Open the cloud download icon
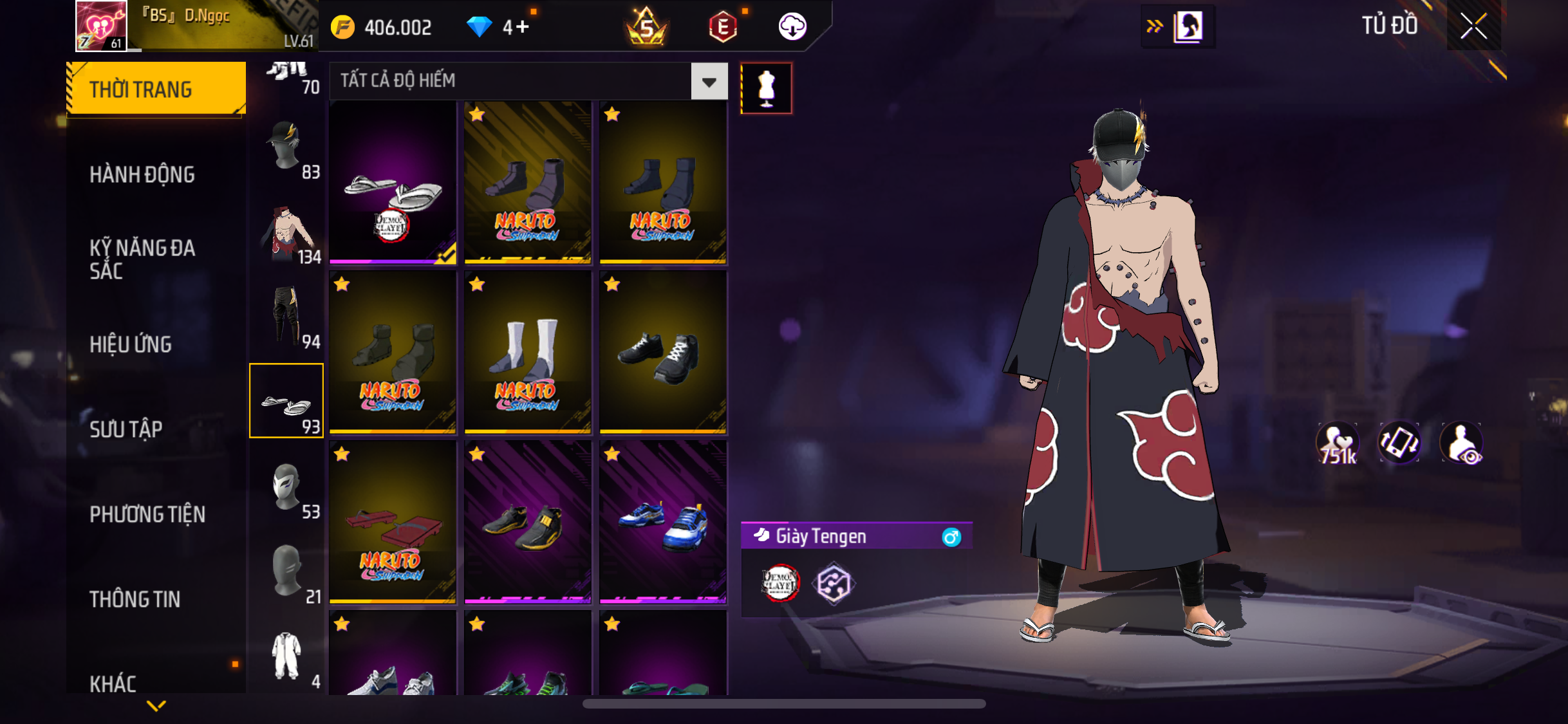 [792, 27]
